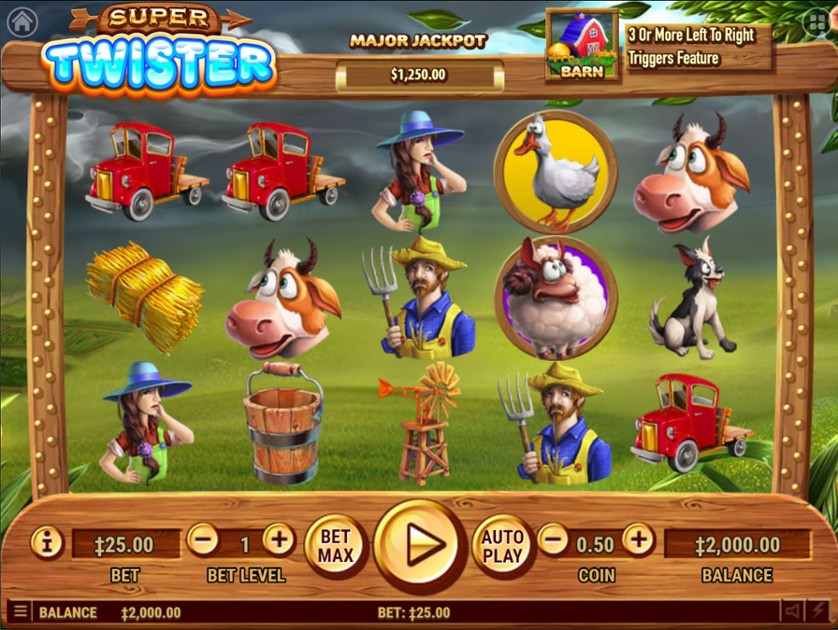
Task: Open the four-dot grid menu
Action: click(x=816, y=23)
